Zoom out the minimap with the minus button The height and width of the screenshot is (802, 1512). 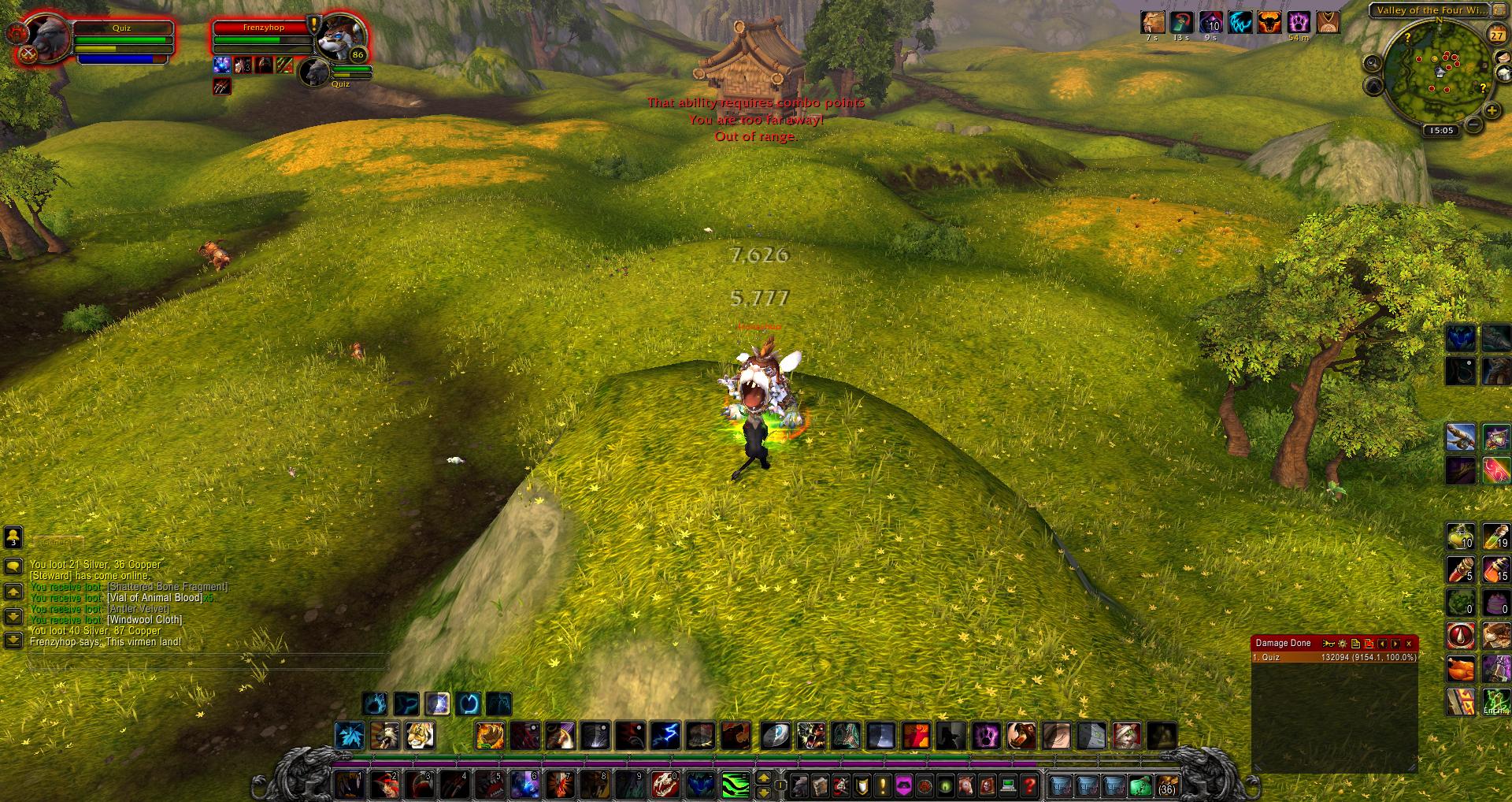point(1473,124)
